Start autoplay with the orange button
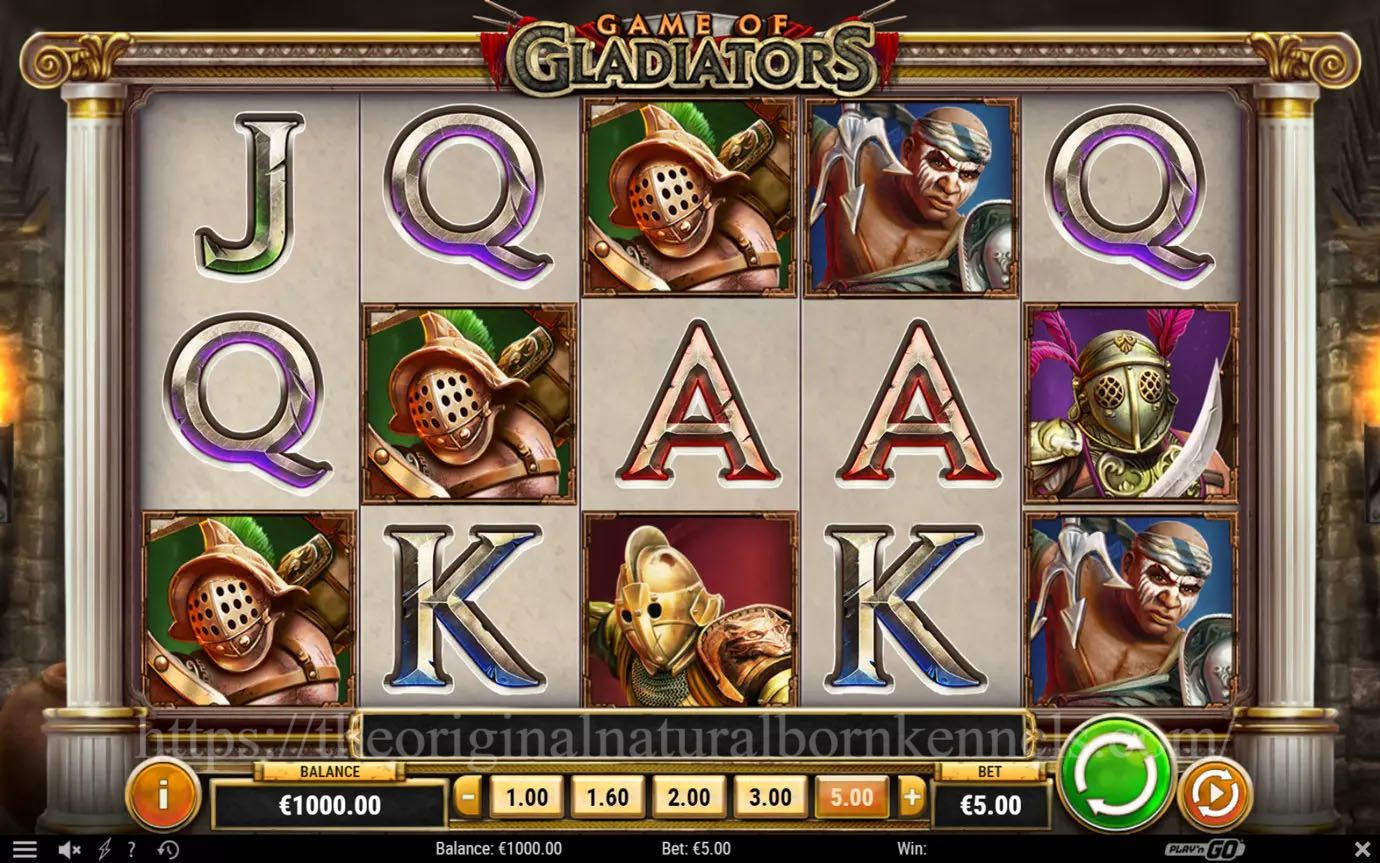The image size is (1380, 863). point(1215,794)
